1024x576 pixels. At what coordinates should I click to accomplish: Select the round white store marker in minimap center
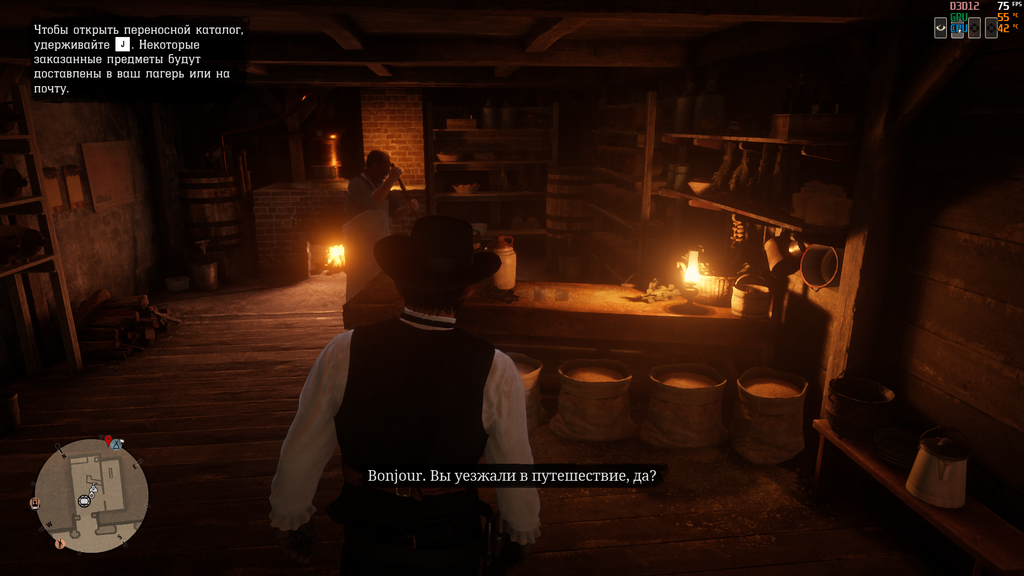pos(85,500)
